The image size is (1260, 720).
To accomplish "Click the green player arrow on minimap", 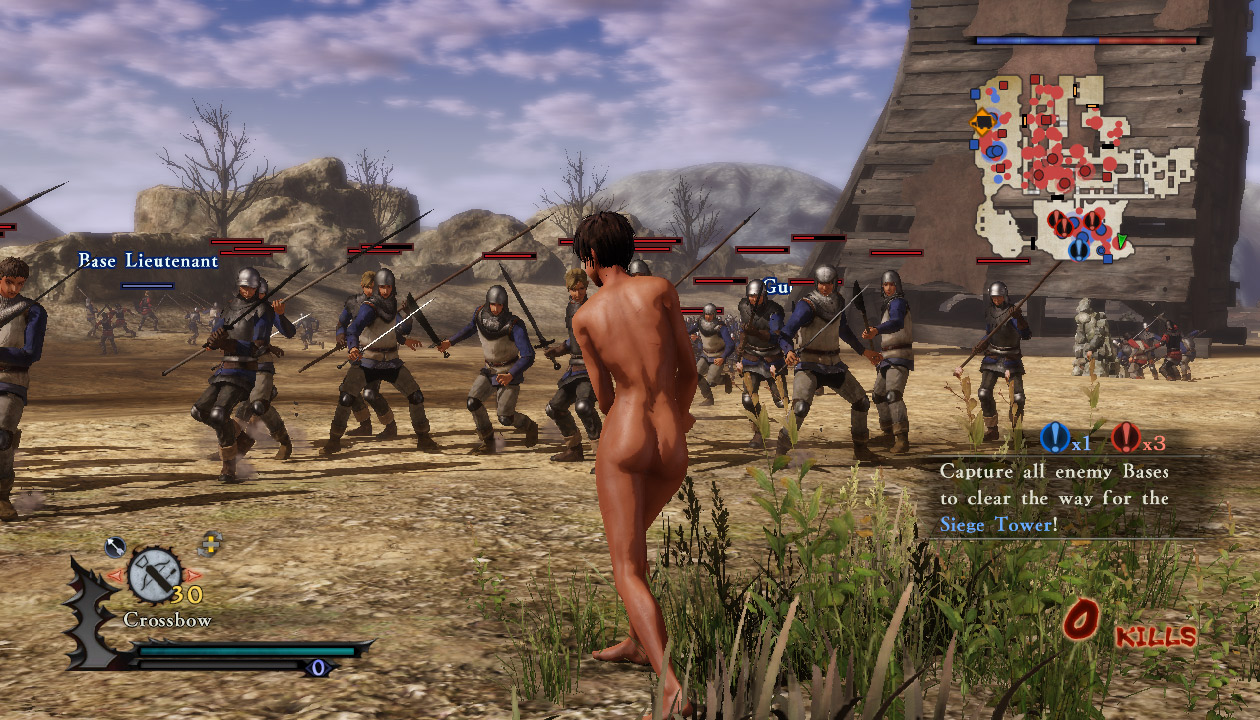I will click(x=1122, y=241).
